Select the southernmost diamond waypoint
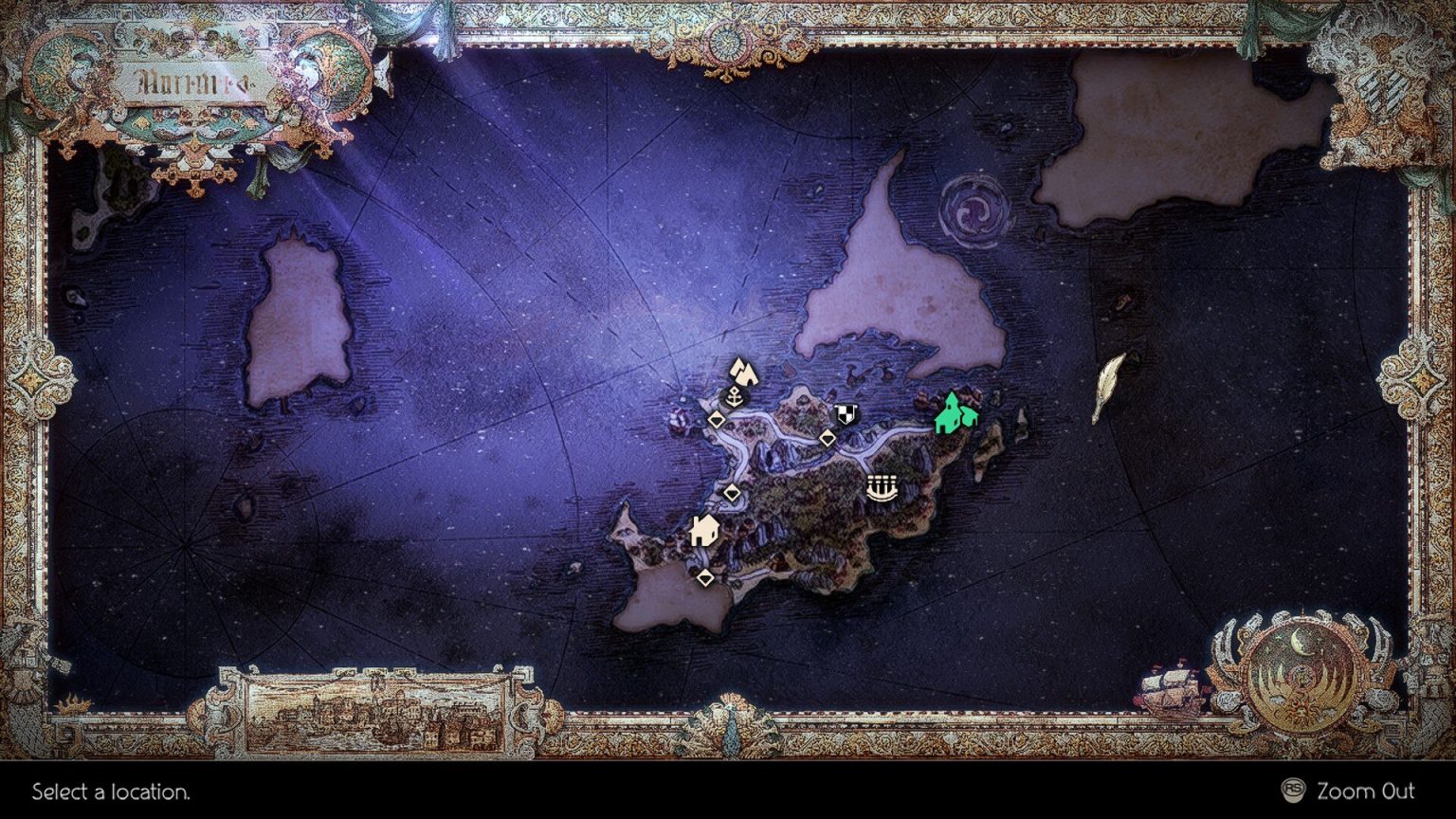Viewport: 1456px width, 819px height. tap(706, 576)
